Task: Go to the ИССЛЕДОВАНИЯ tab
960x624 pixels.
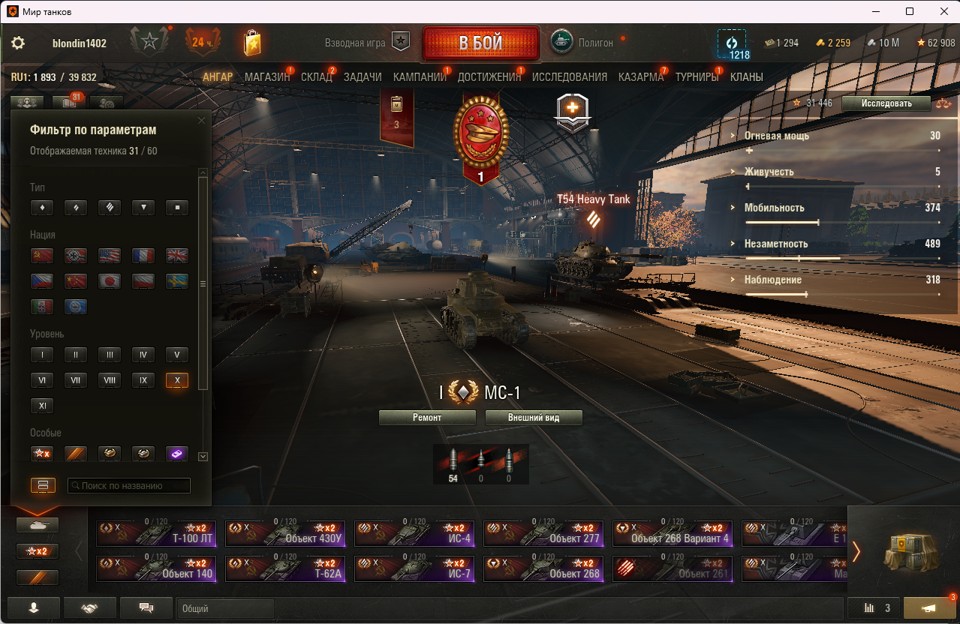Action: [x=569, y=77]
